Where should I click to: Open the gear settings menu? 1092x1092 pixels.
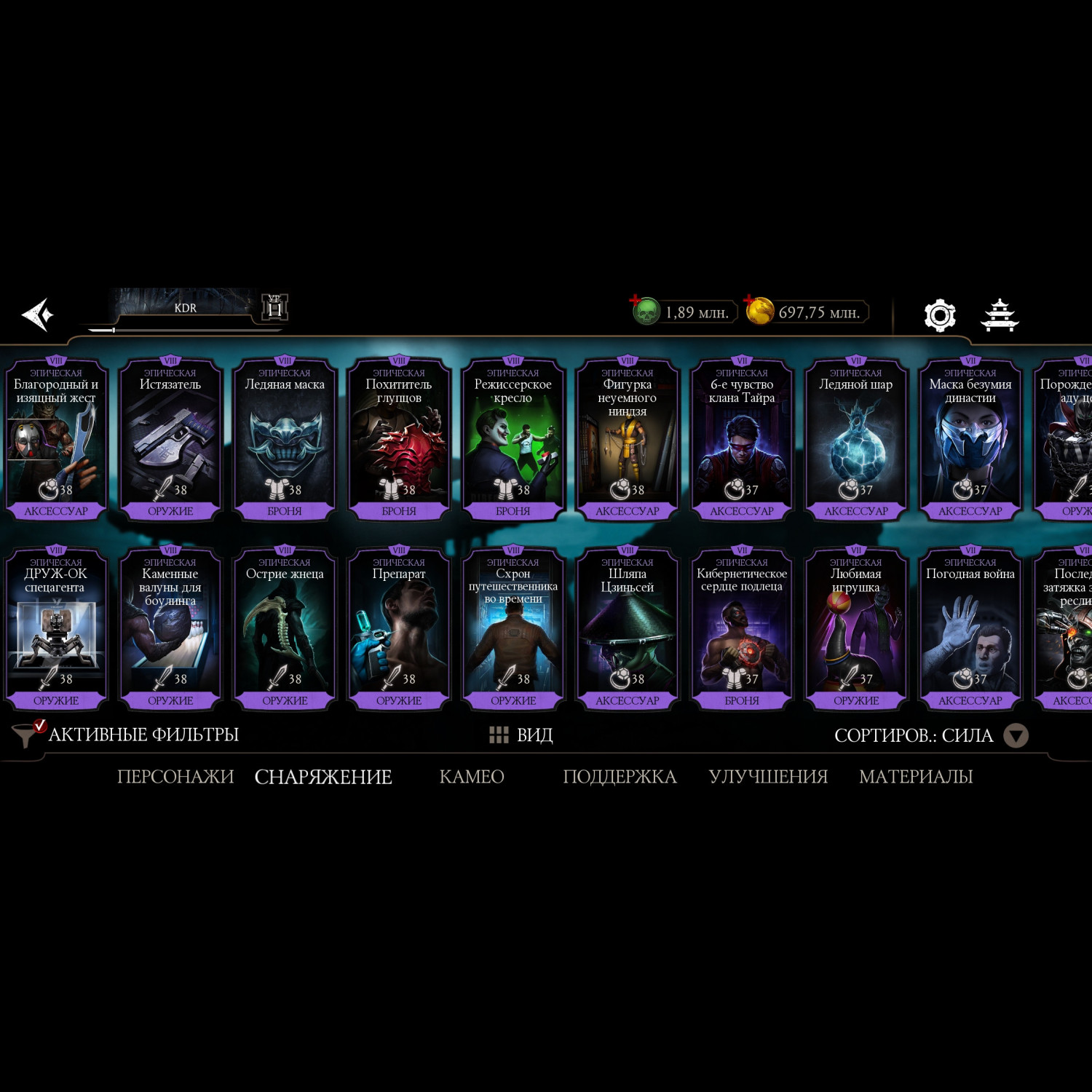click(x=939, y=315)
